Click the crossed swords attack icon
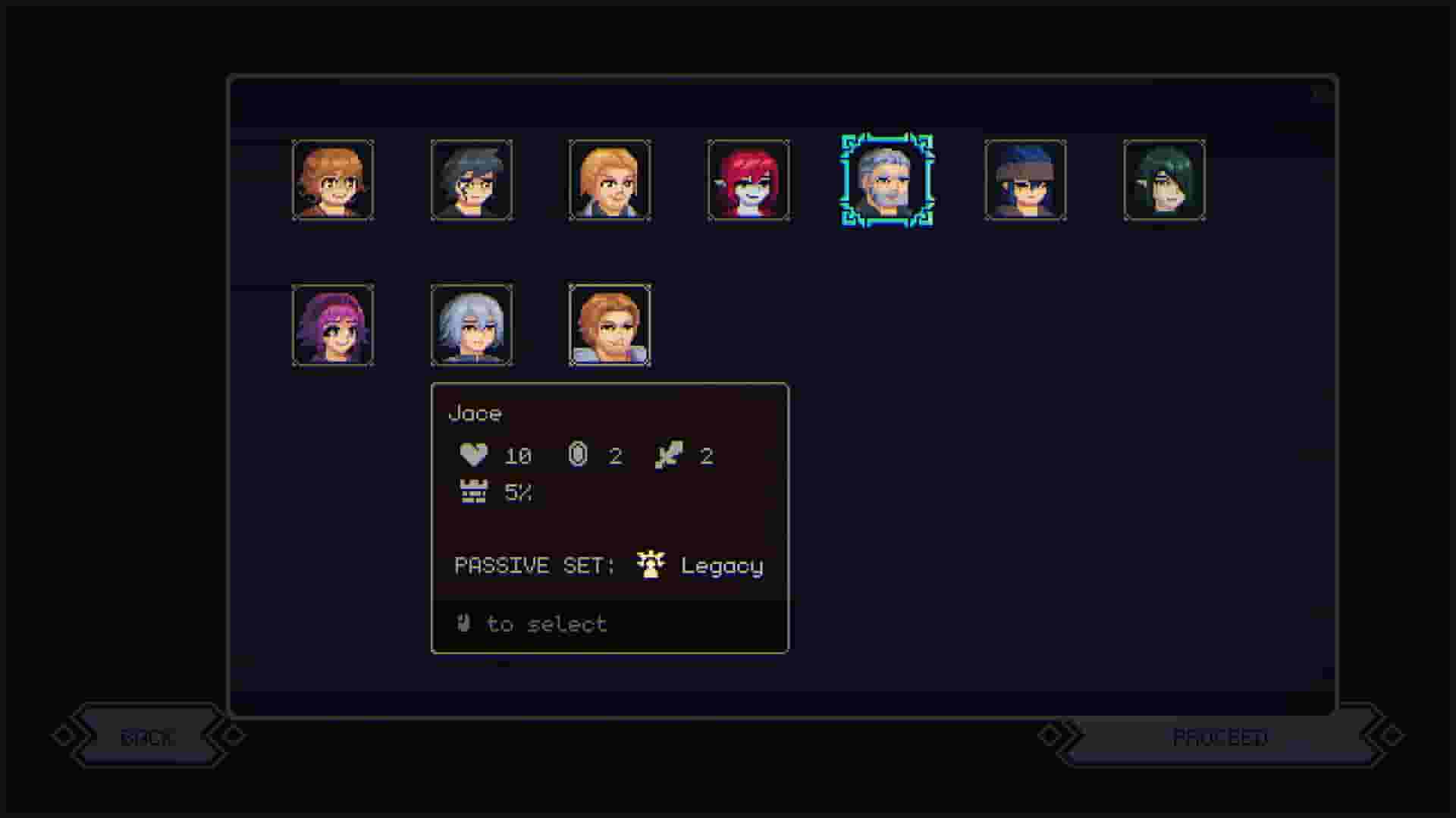The width and height of the screenshot is (1456, 818). coord(669,455)
